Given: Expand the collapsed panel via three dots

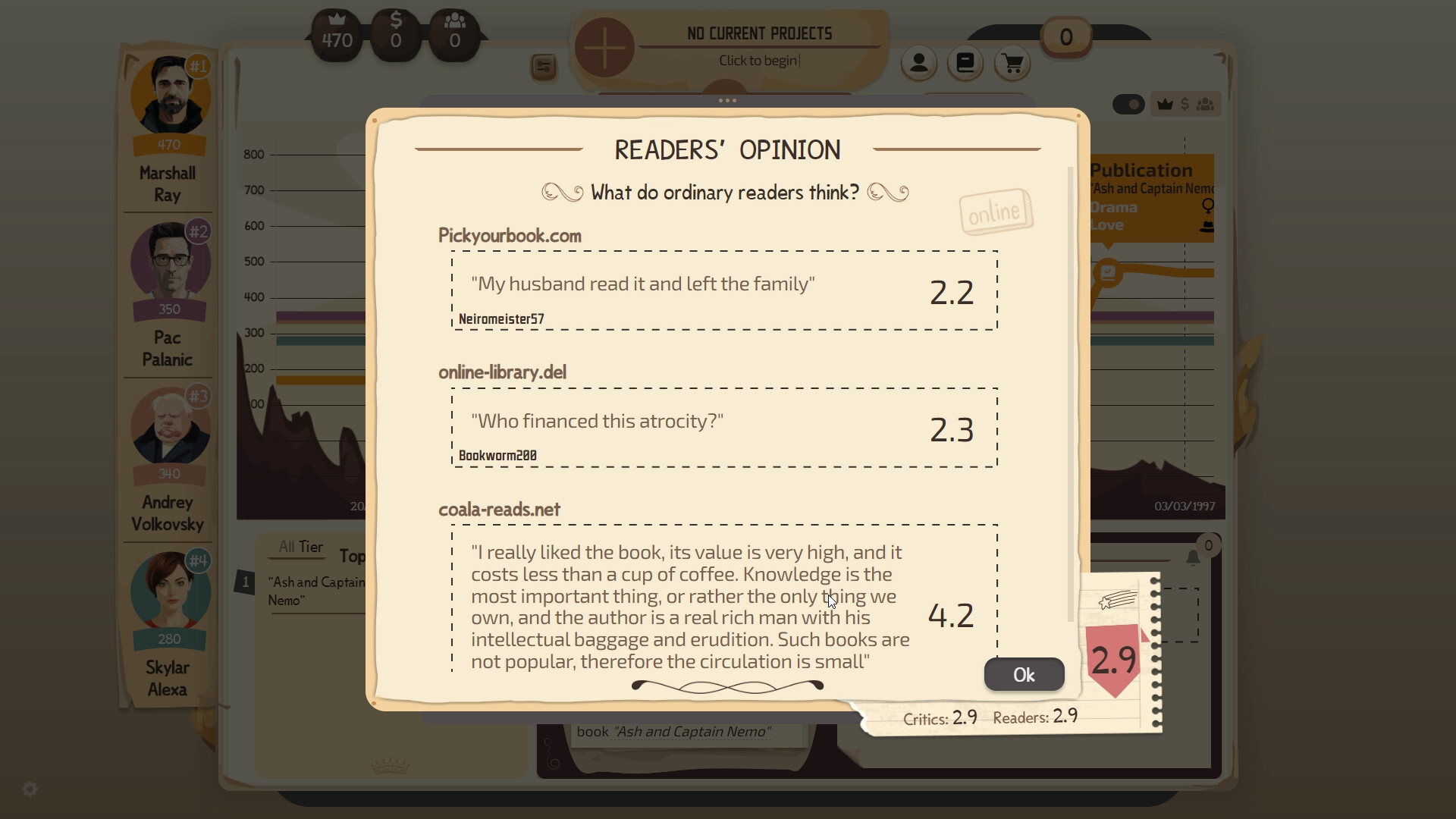Looking at the screenshot, I should tap(726, 99).
